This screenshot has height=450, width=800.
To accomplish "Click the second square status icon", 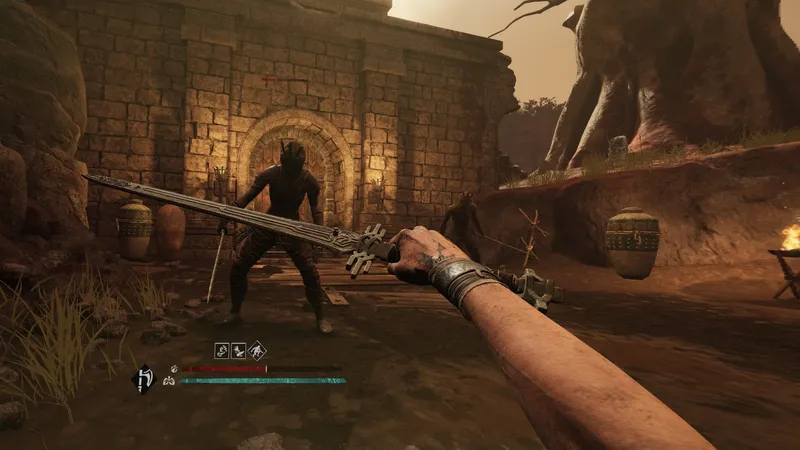I will (x=238, y=350).
